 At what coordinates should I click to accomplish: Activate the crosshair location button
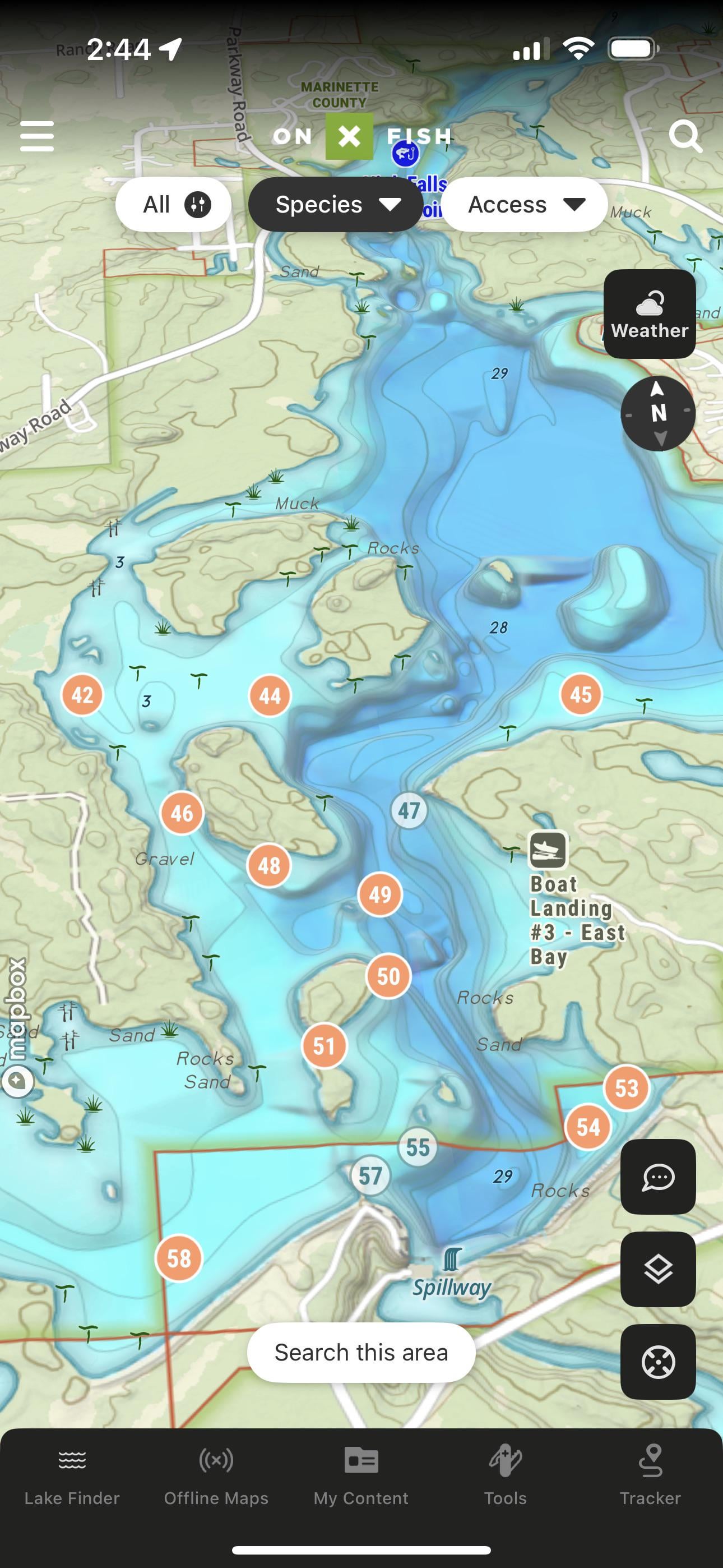658,1362
